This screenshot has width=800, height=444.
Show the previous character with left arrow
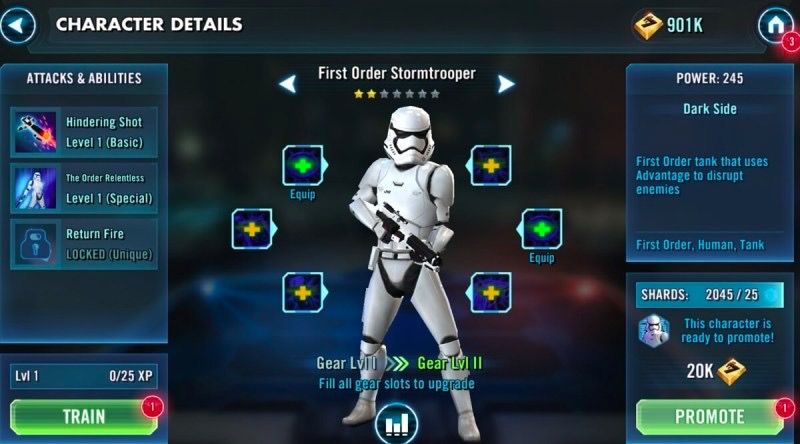click(x=288, y=84)
